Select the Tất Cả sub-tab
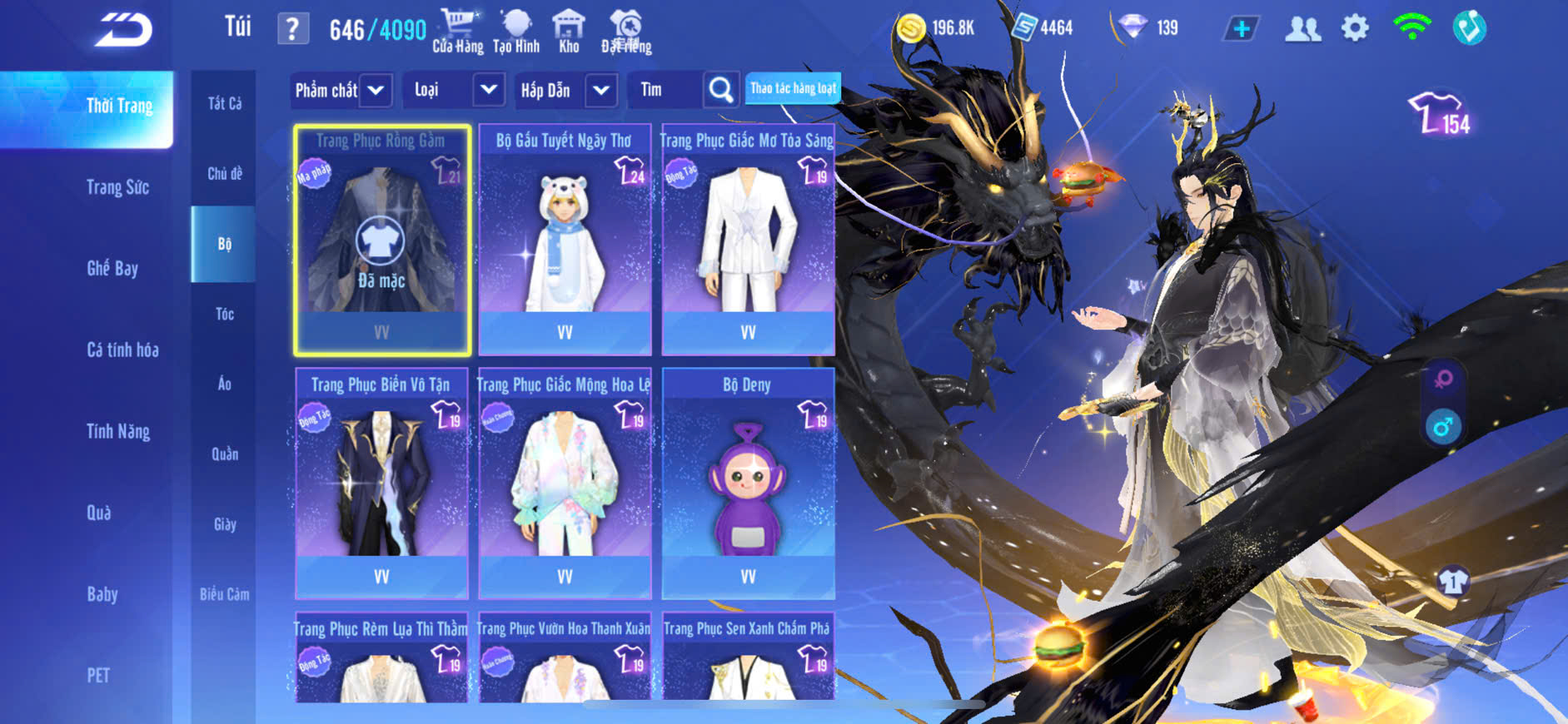Image resolution: width=1568 pixels, height=724 pixels. point(224,103)
